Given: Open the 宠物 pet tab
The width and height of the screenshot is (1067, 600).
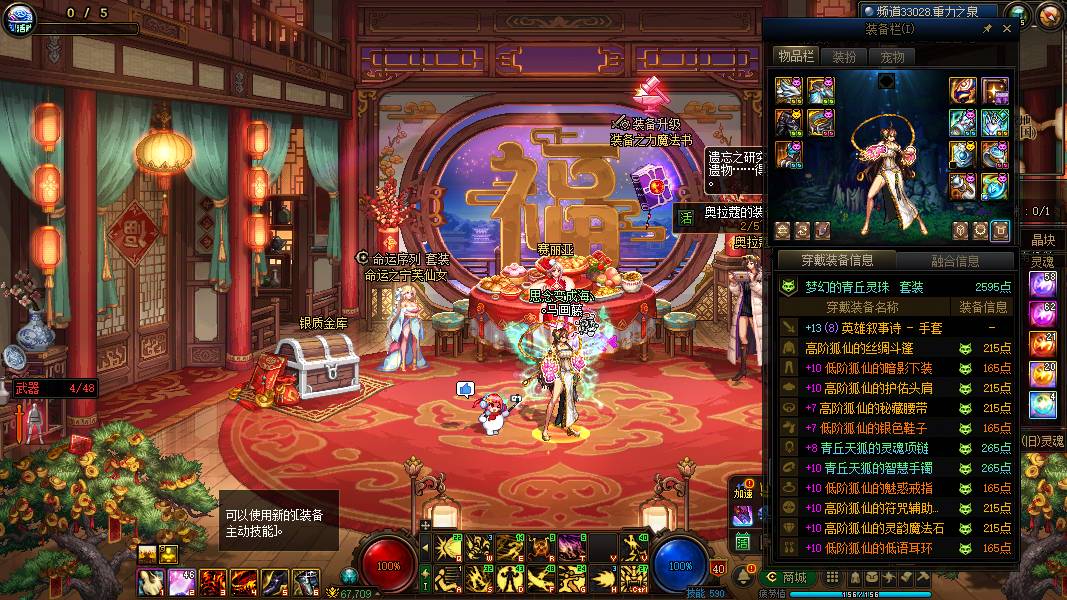Looking at the screenshot, I should (891, 57).
